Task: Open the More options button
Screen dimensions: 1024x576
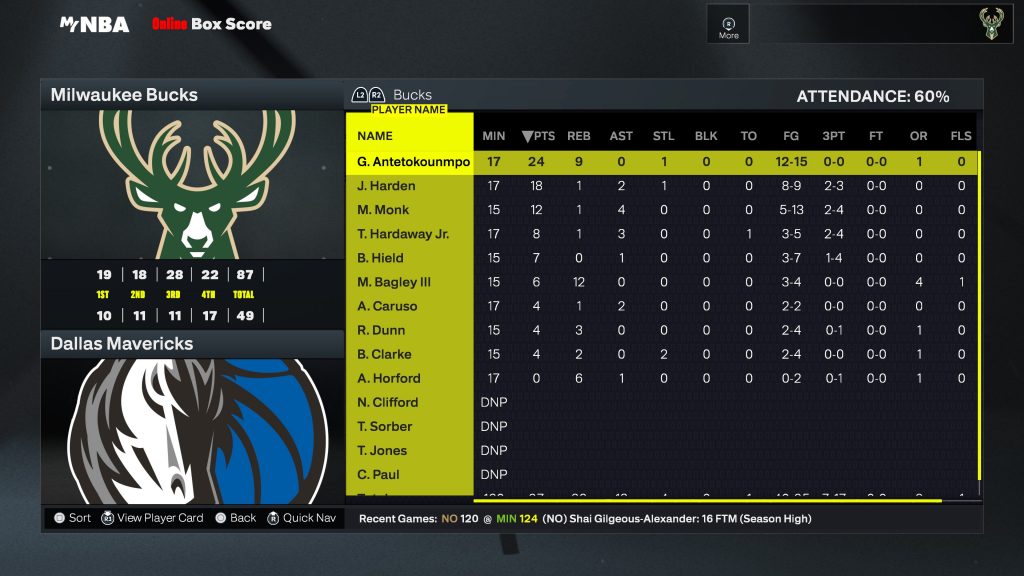Action: click(x=728, y=27)
